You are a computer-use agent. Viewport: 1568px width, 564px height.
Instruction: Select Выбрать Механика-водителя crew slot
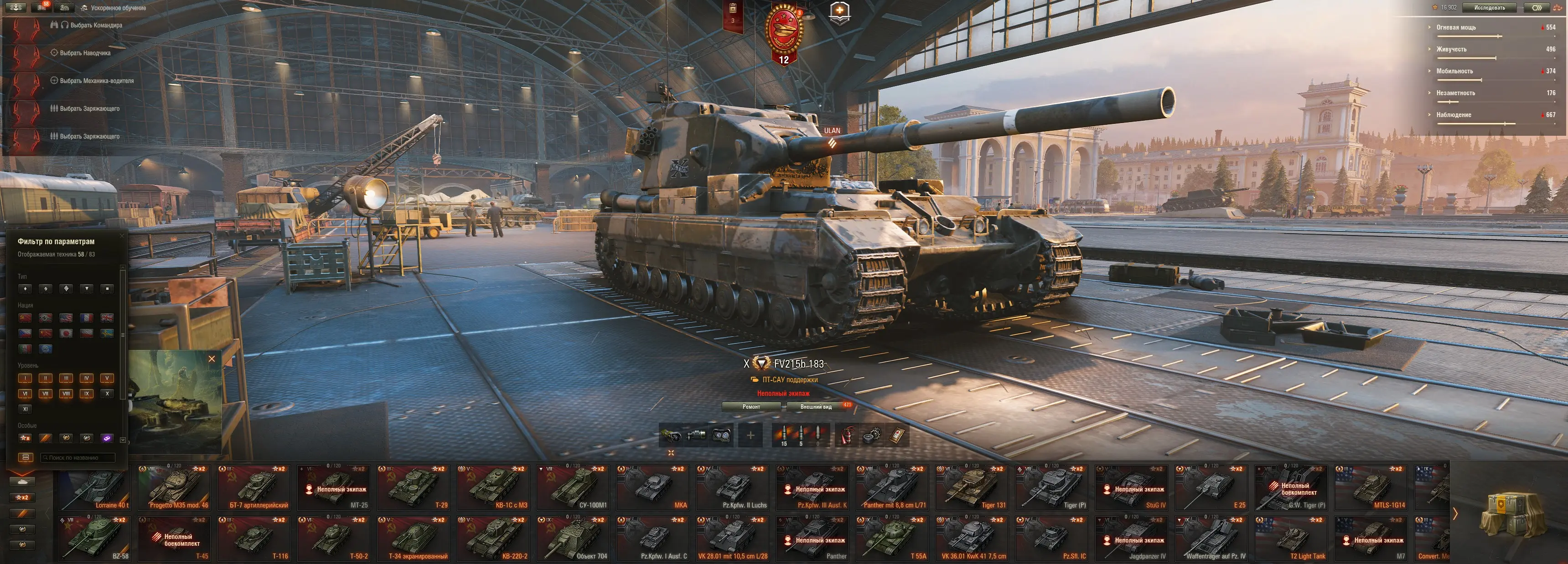pos(96,81)
